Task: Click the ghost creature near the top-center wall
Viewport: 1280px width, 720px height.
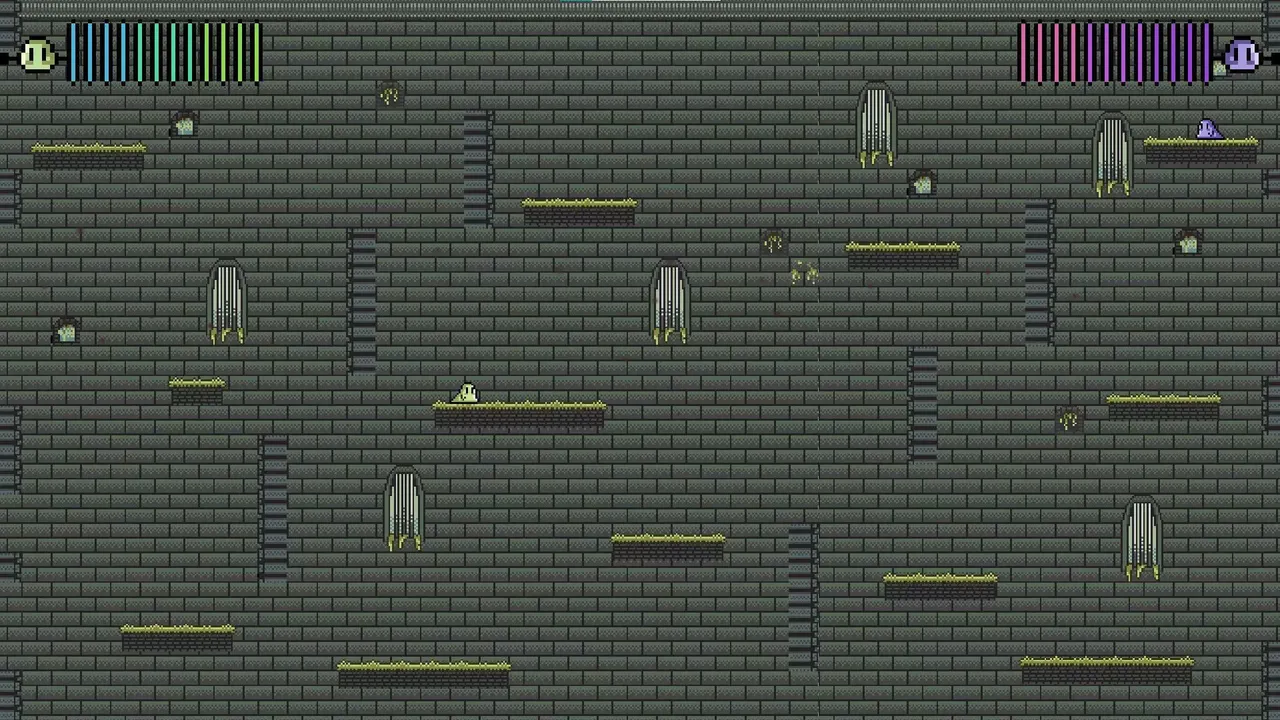Action: click(875, 120)
